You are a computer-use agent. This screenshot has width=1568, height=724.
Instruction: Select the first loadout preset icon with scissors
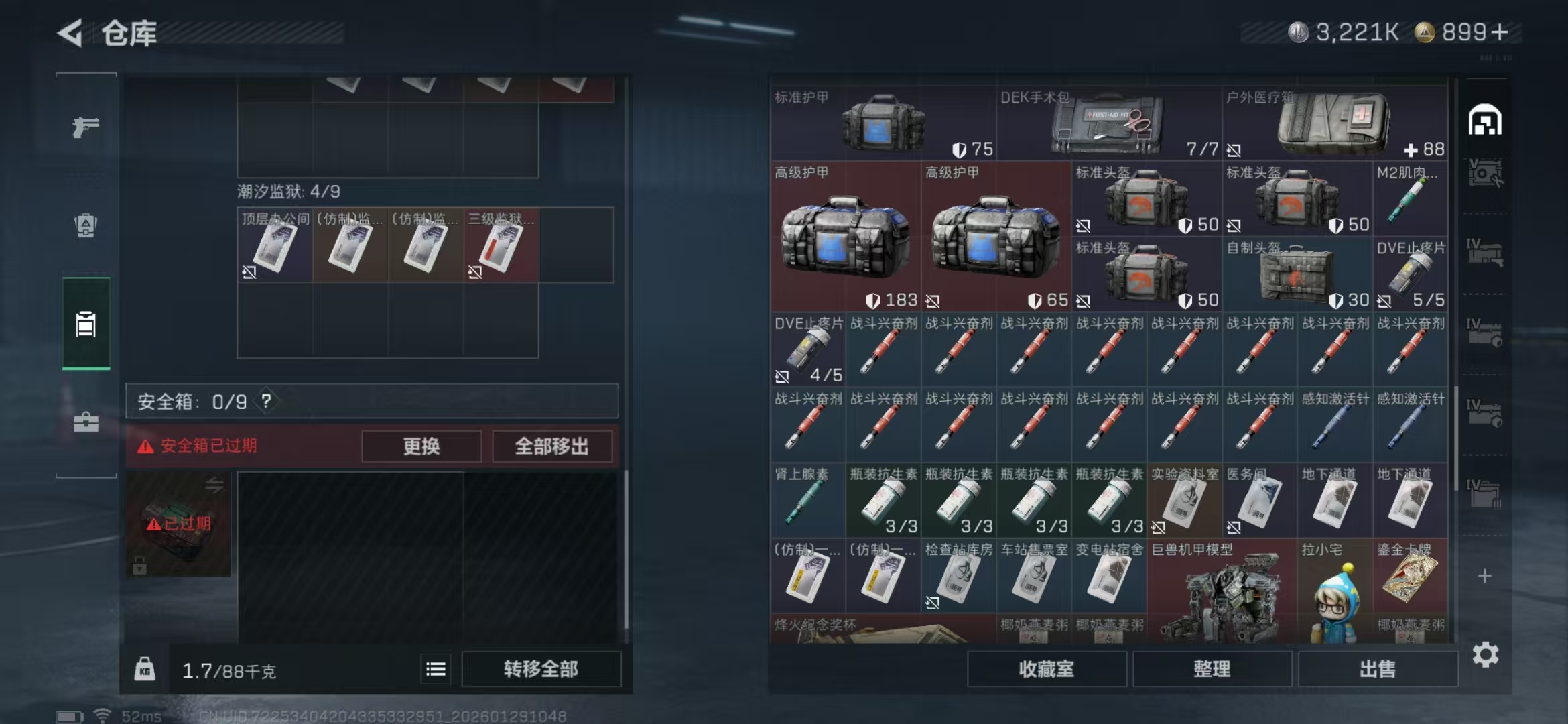[x=1486, y=174]
